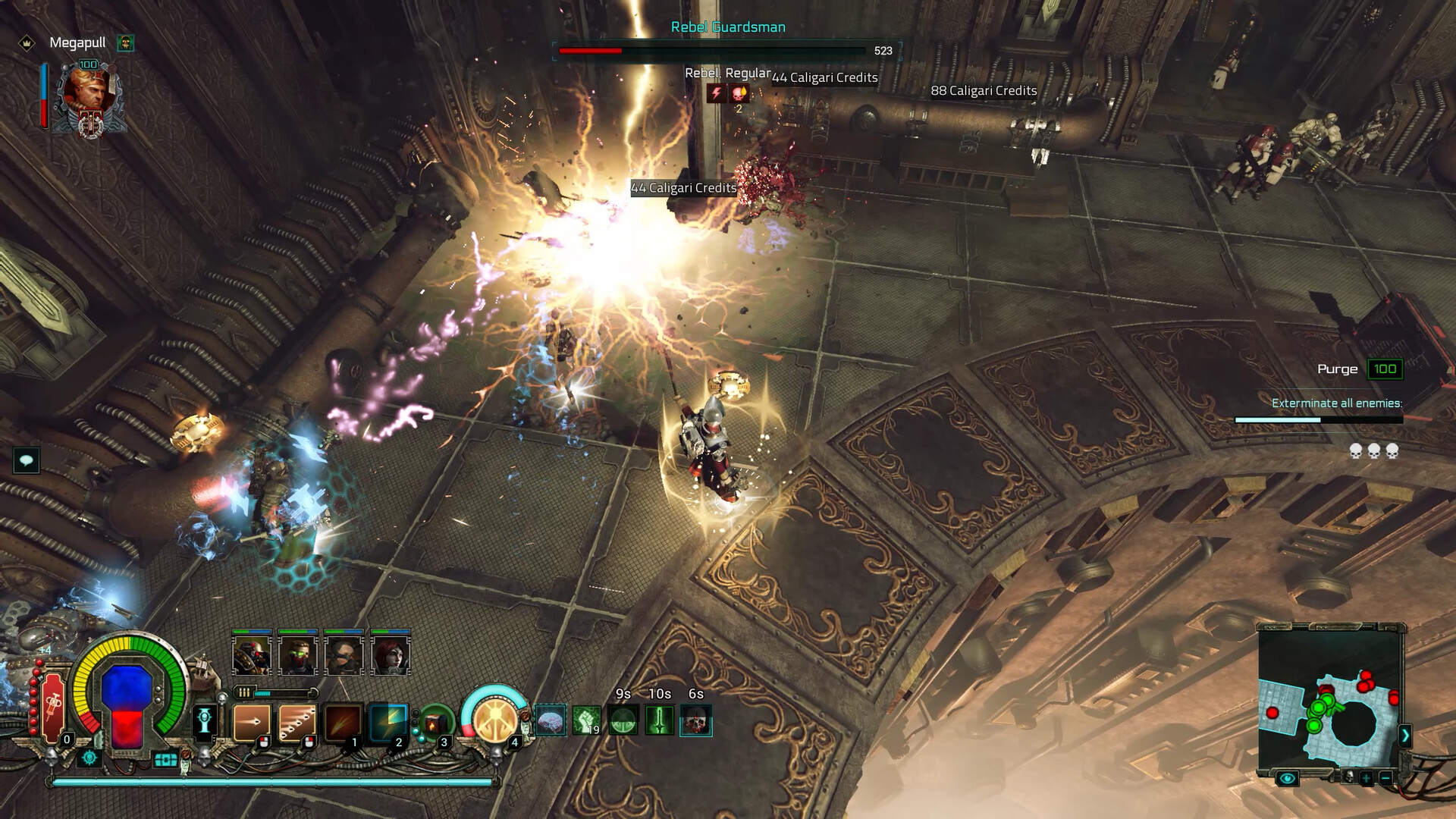Zoom out the minimap with minus button
The width and height of the screenshot is (1456, 819).
[x=1385, y=778]
